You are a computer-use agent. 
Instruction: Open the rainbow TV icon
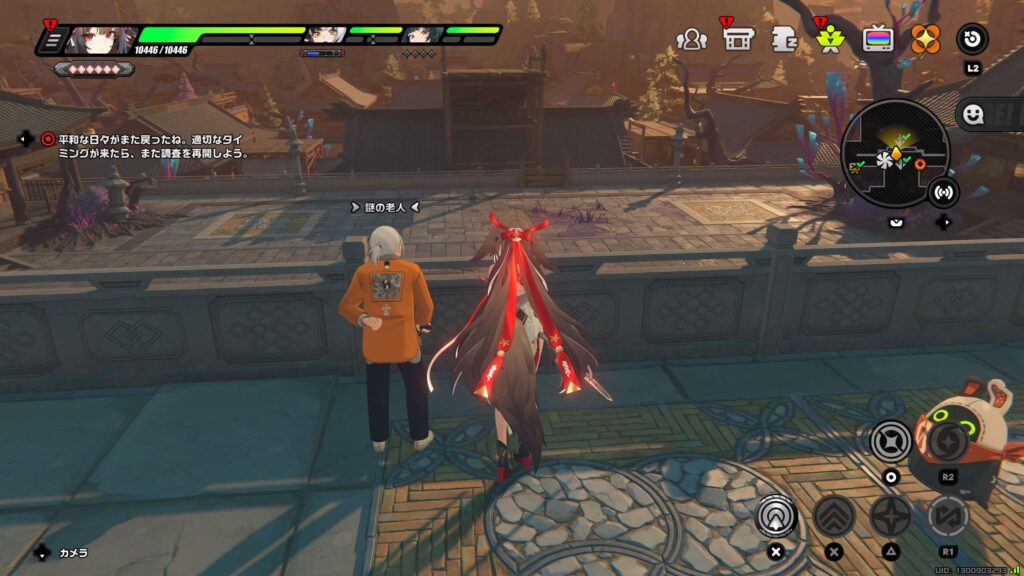click(878, 40)
